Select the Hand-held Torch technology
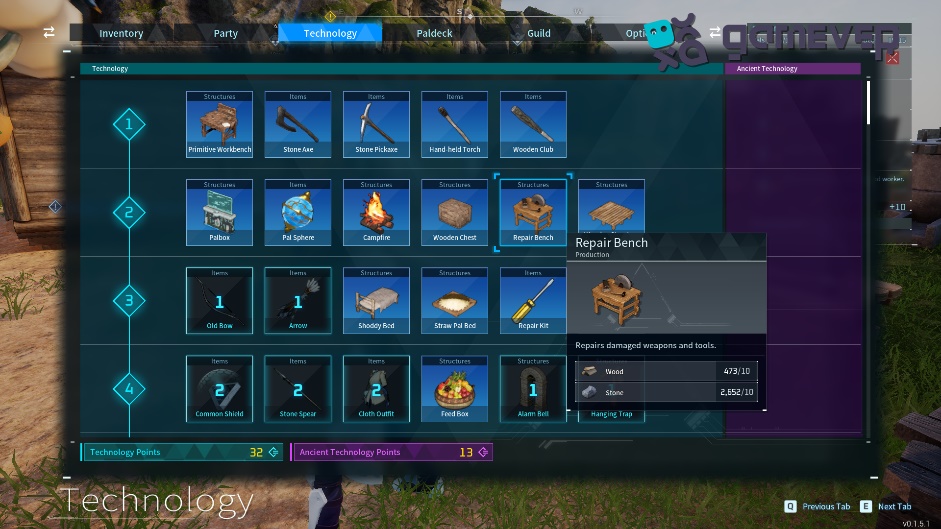941x529 pixels. click(455, 124)
